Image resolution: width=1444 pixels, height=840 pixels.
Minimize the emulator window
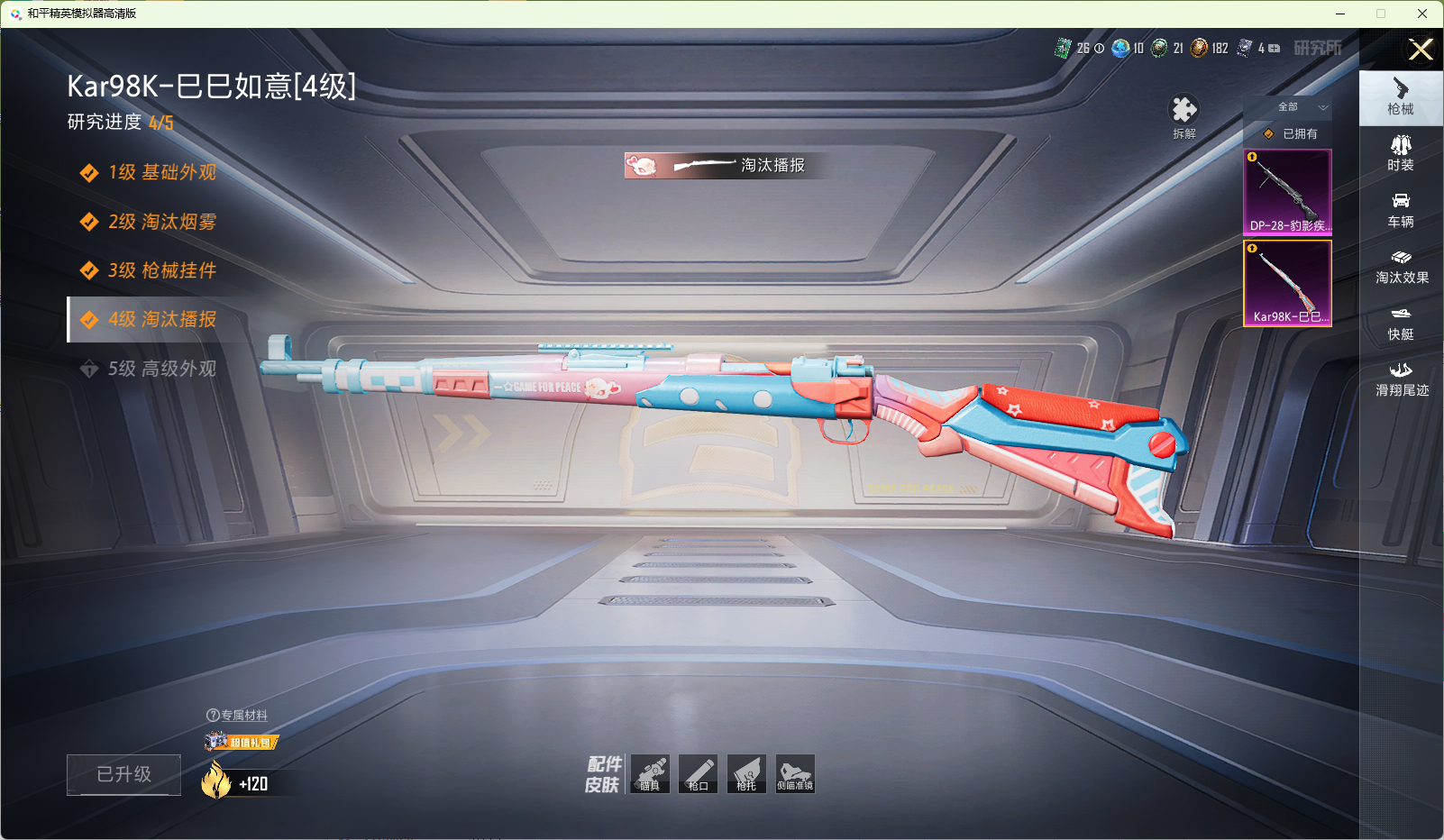tap(1340, 14)
